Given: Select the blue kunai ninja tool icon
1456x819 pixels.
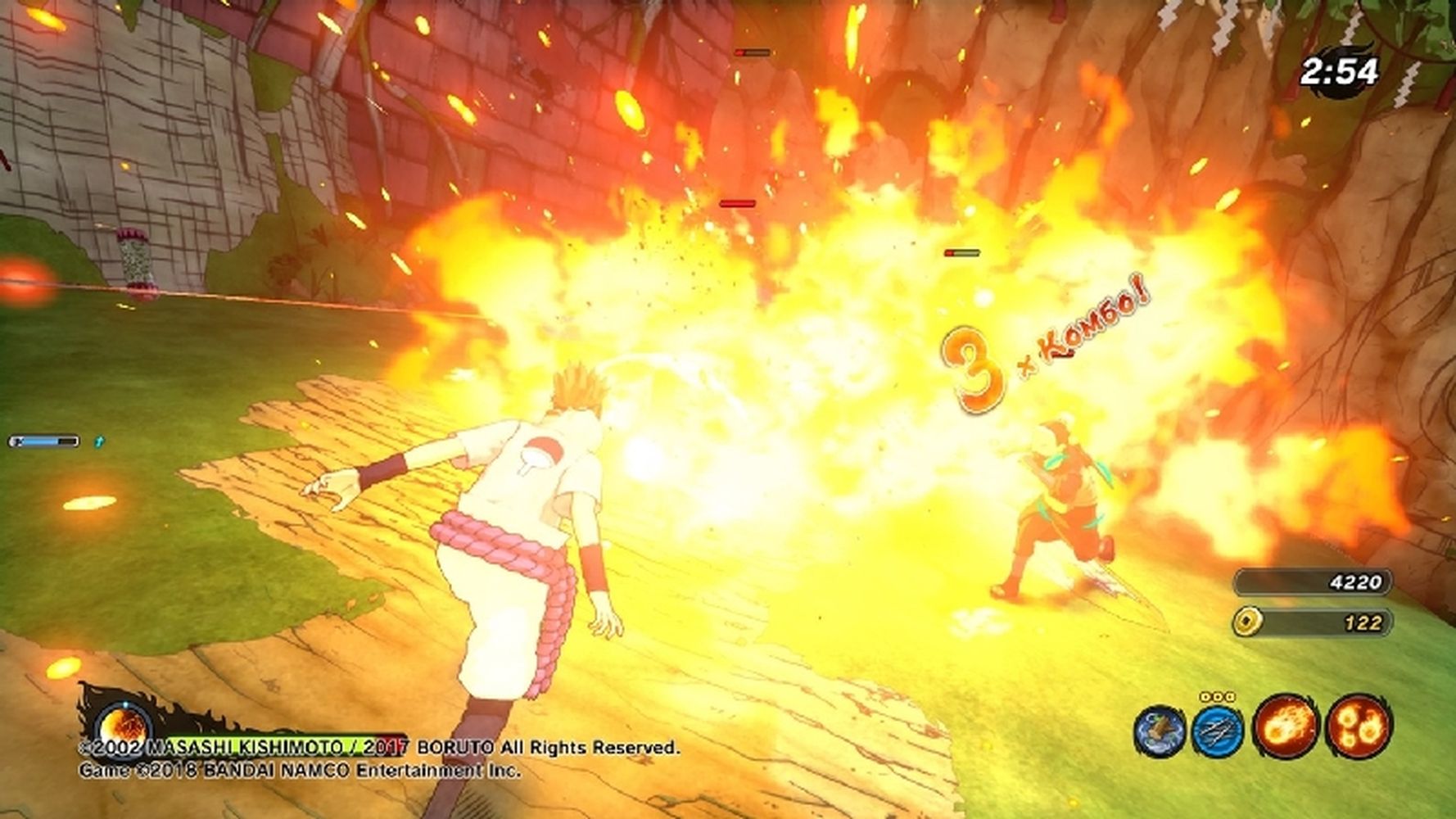Looking at the screenshot, I should click(1218, 728).
